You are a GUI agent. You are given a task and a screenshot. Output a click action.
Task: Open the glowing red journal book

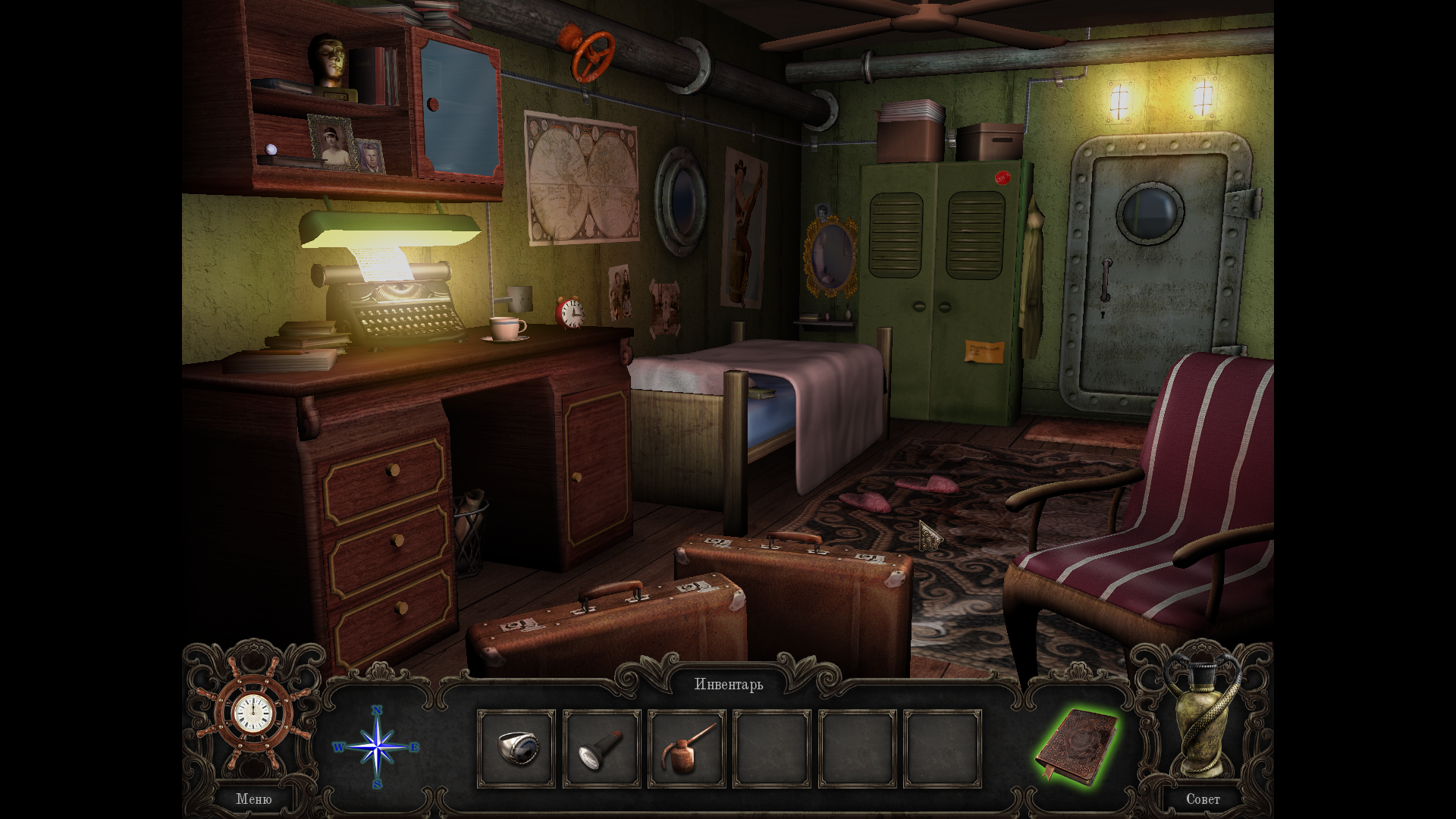click(1077, 747)
